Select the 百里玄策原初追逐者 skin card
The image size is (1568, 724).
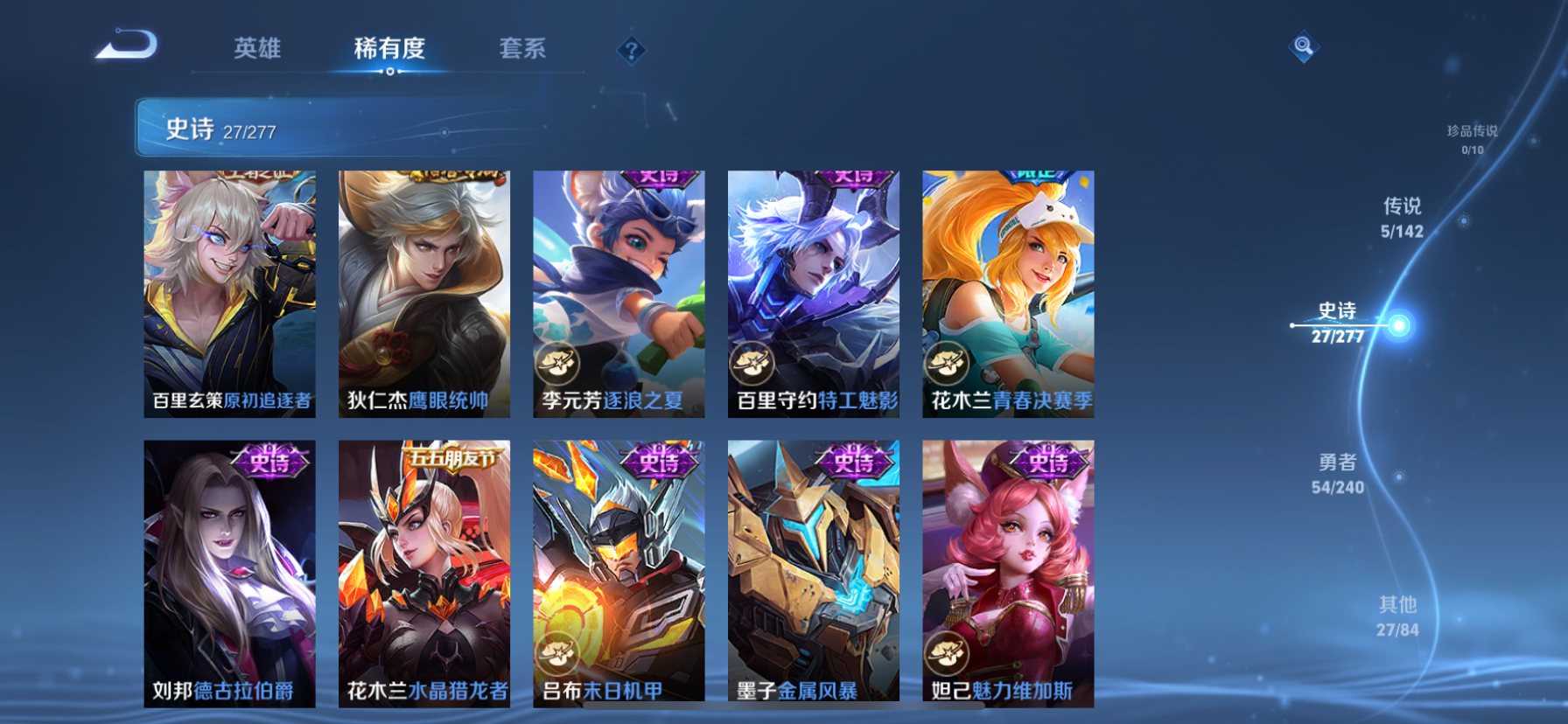229,293
